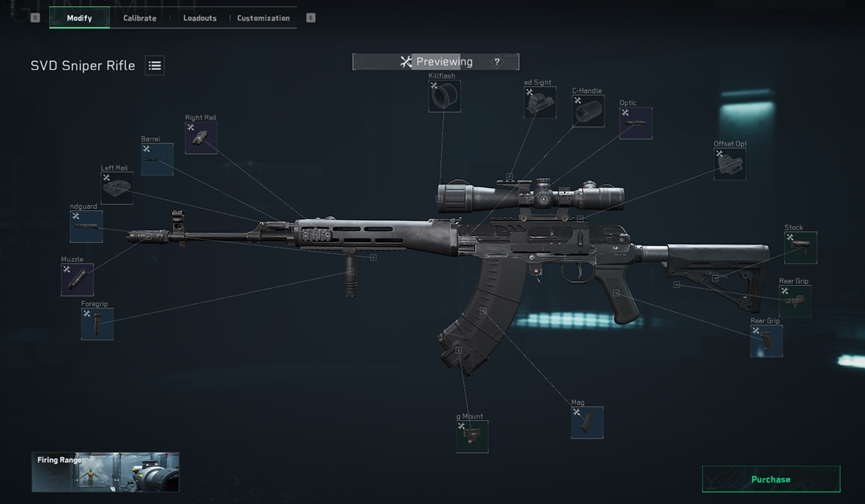The image size is (865, 504).
Task: Click the question mark on the Previewing bar
Action: coord(497,62)
